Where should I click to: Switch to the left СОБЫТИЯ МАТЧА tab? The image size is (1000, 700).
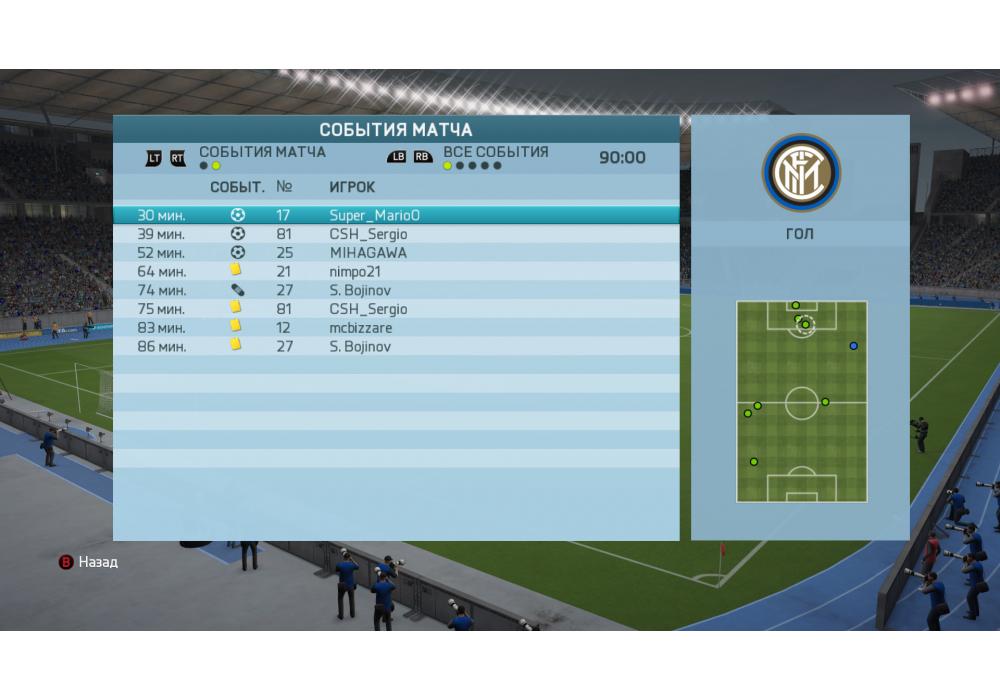[262, 153]
